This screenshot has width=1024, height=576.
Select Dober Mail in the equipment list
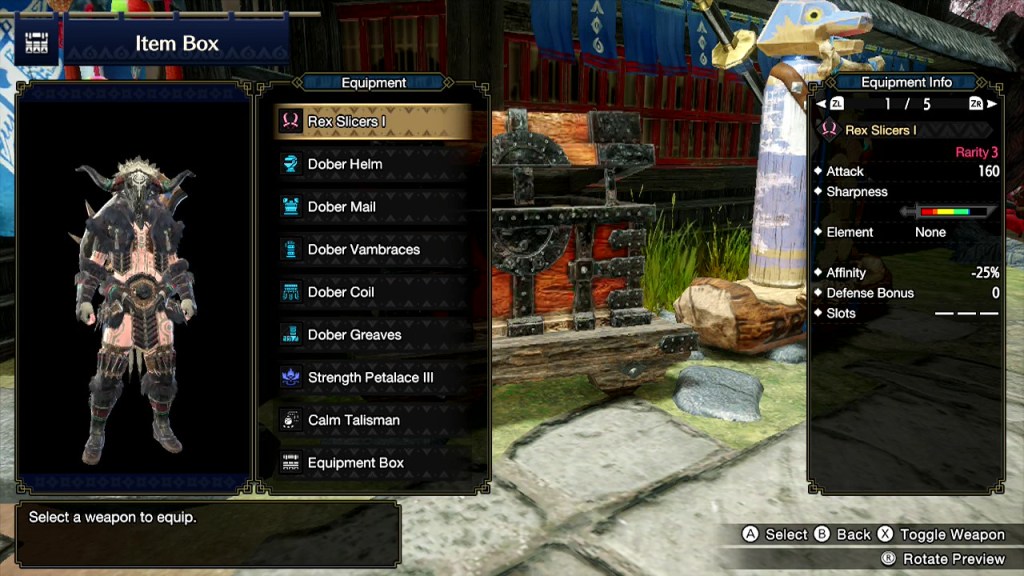(372, 207)
